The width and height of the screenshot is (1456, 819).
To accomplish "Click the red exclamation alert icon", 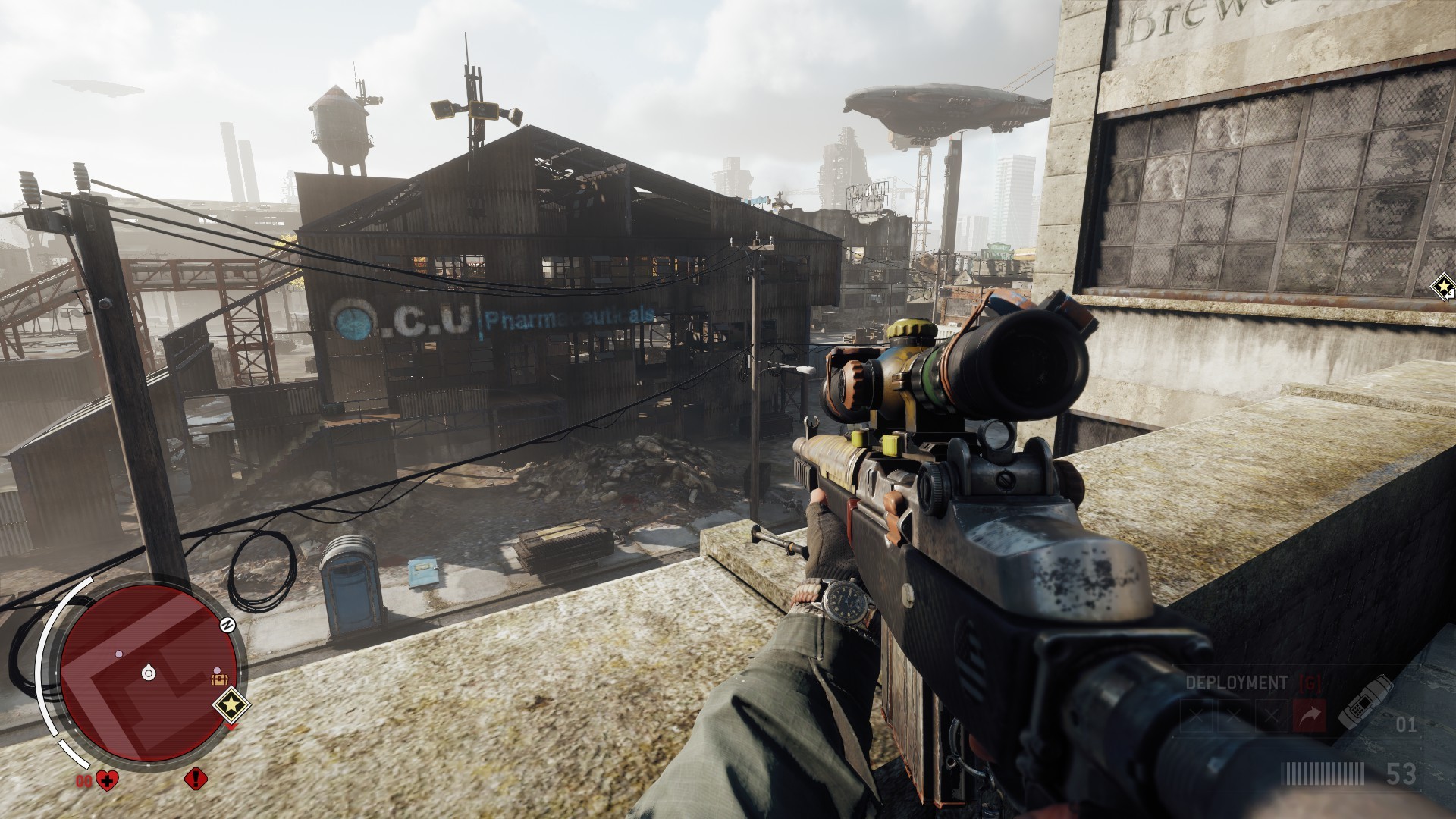I will [x=196, y=778].
